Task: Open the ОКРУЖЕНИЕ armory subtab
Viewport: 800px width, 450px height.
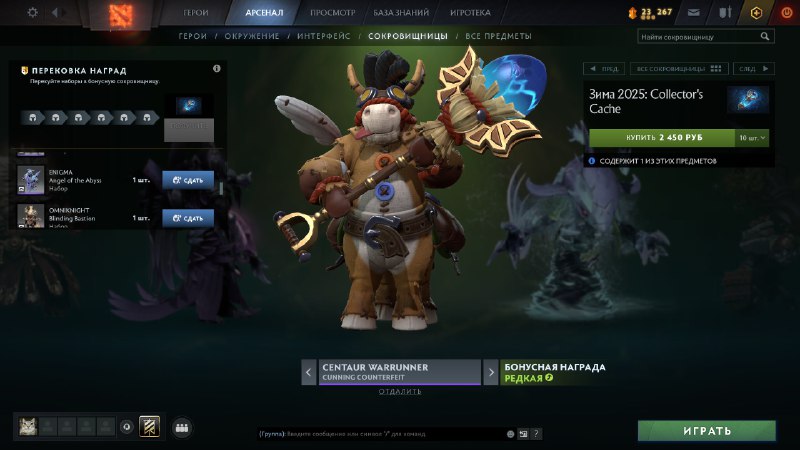Action: pos(252,36)
